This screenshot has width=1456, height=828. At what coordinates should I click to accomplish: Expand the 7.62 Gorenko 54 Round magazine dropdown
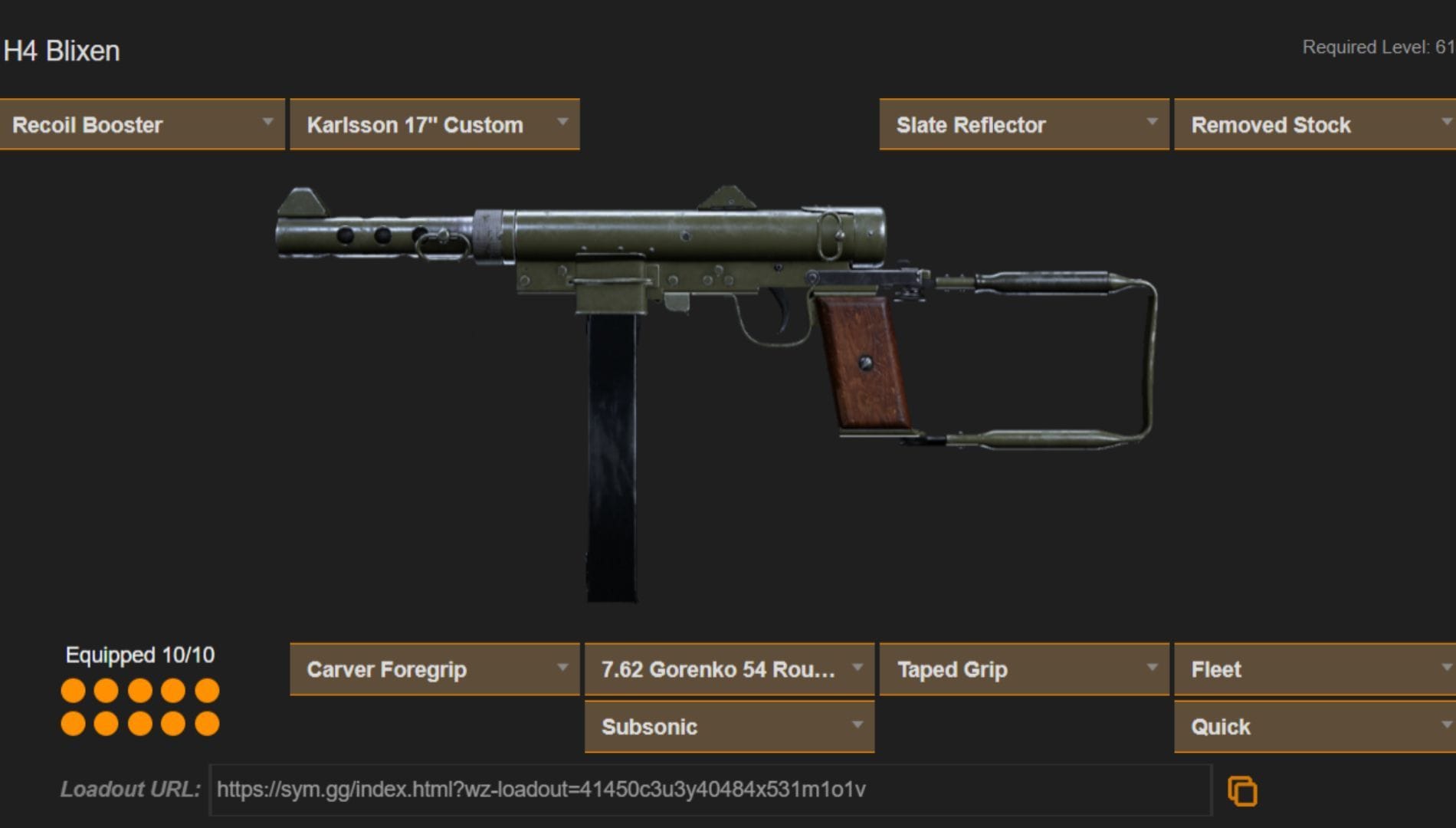pos(727,669)
